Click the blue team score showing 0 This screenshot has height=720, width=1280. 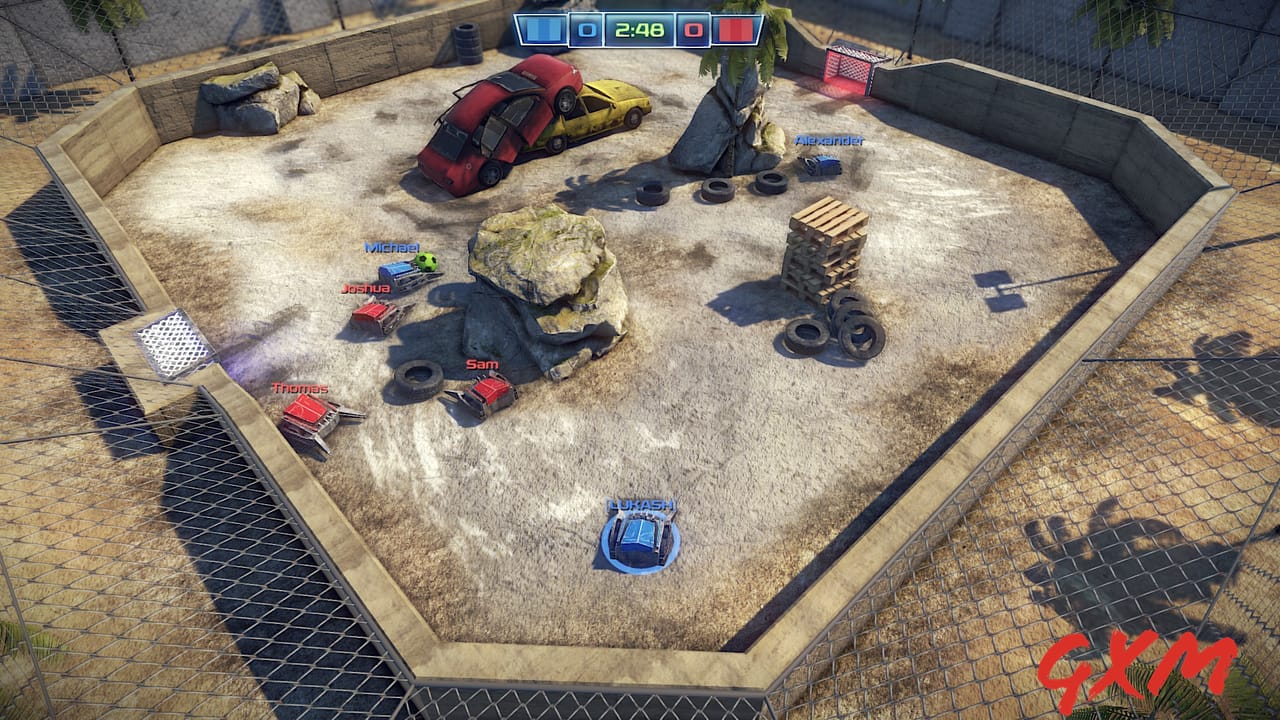click(588, 30)
